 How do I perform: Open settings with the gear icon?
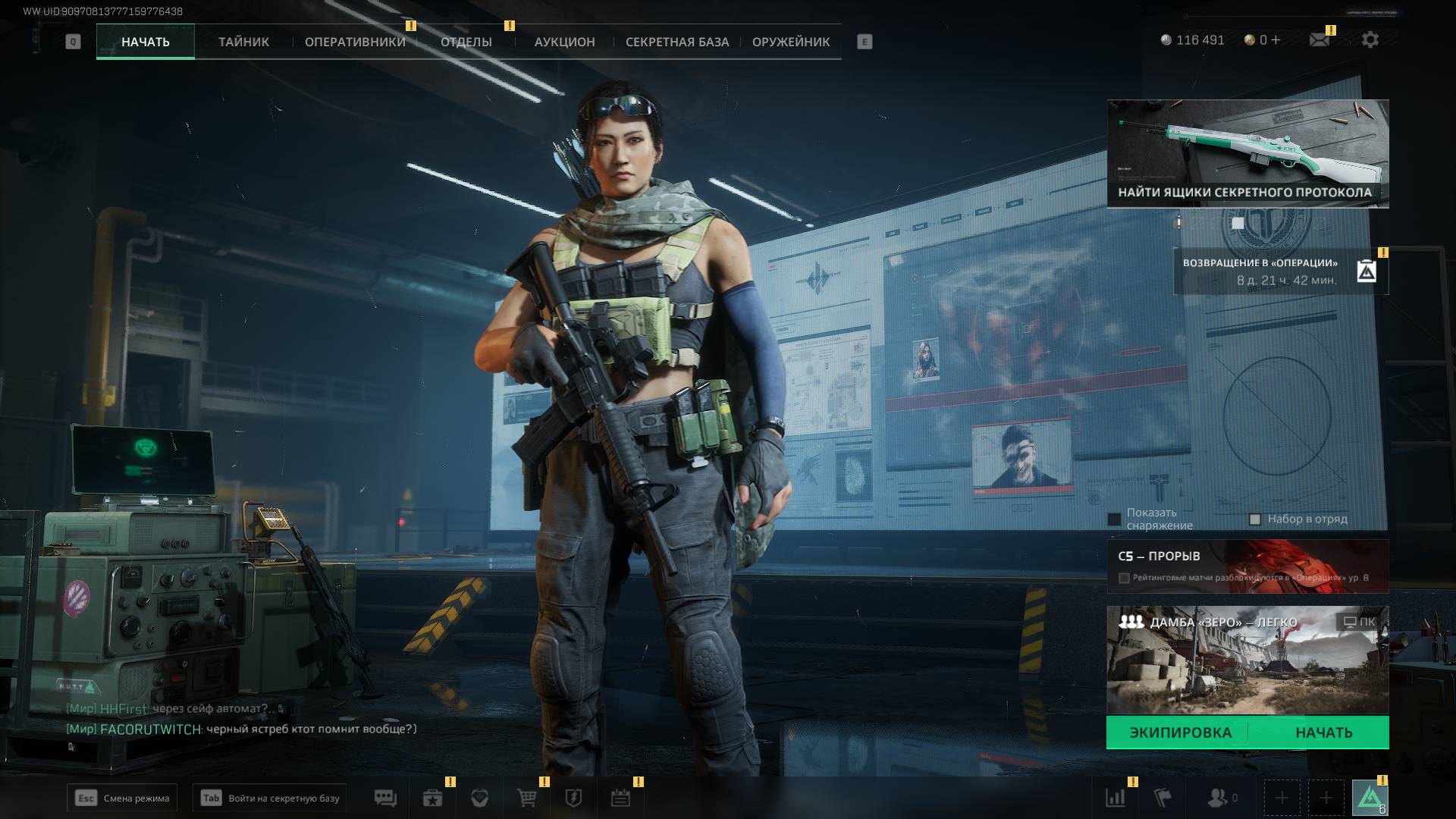[1370, 40]
